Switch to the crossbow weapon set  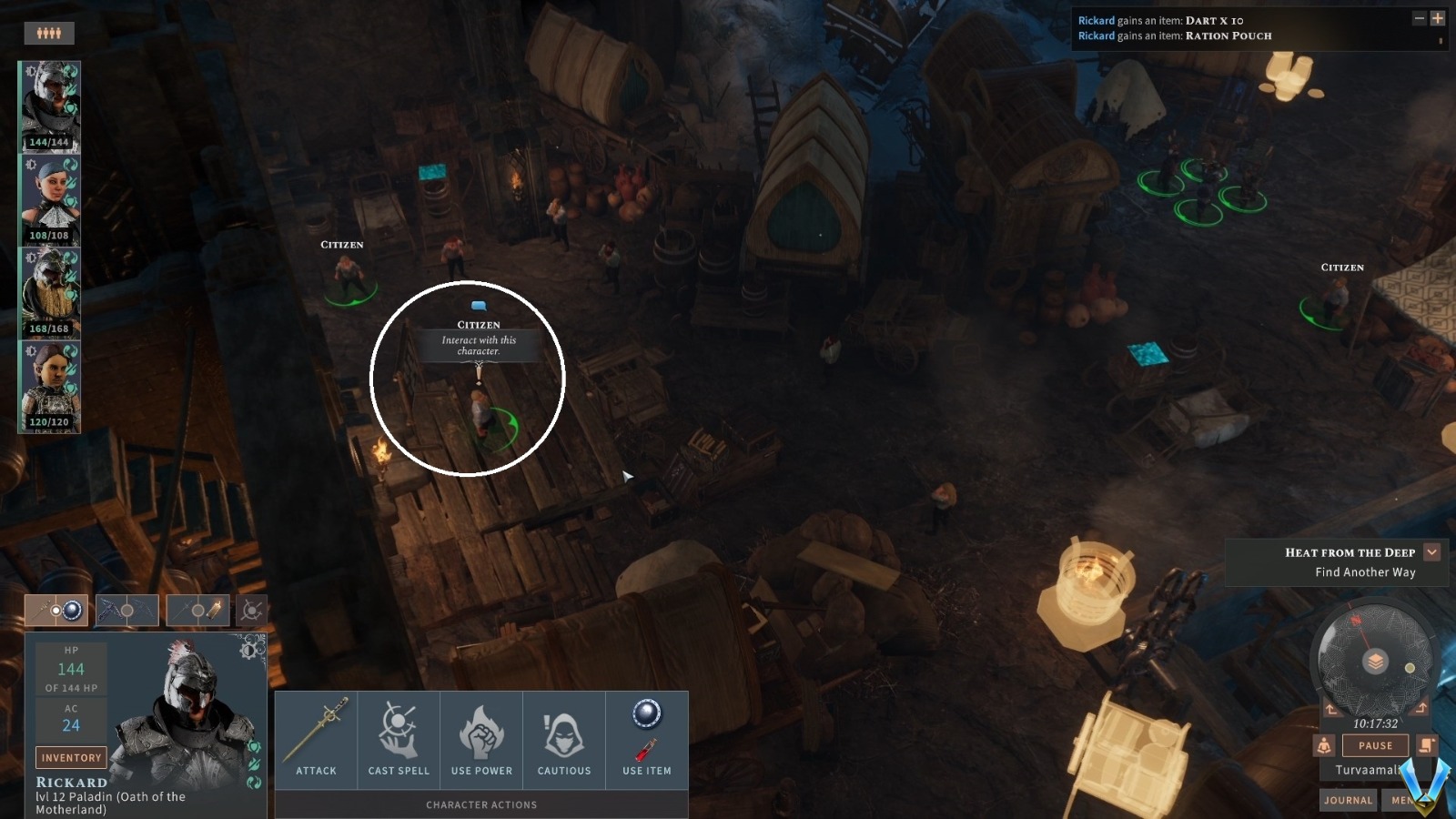click(127, 610)
